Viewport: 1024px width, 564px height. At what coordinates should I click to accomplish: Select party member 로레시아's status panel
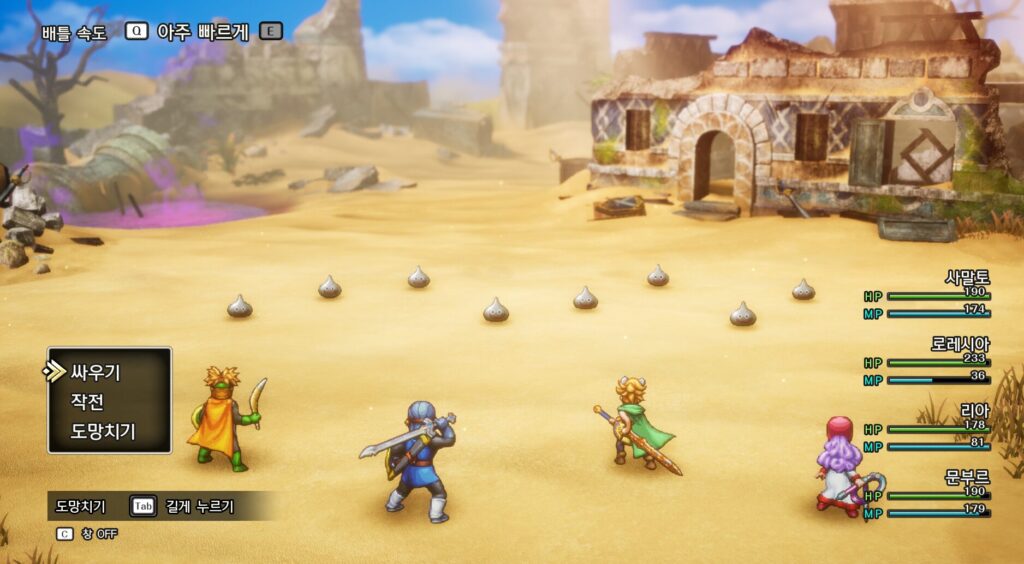[x=927, y=361]
